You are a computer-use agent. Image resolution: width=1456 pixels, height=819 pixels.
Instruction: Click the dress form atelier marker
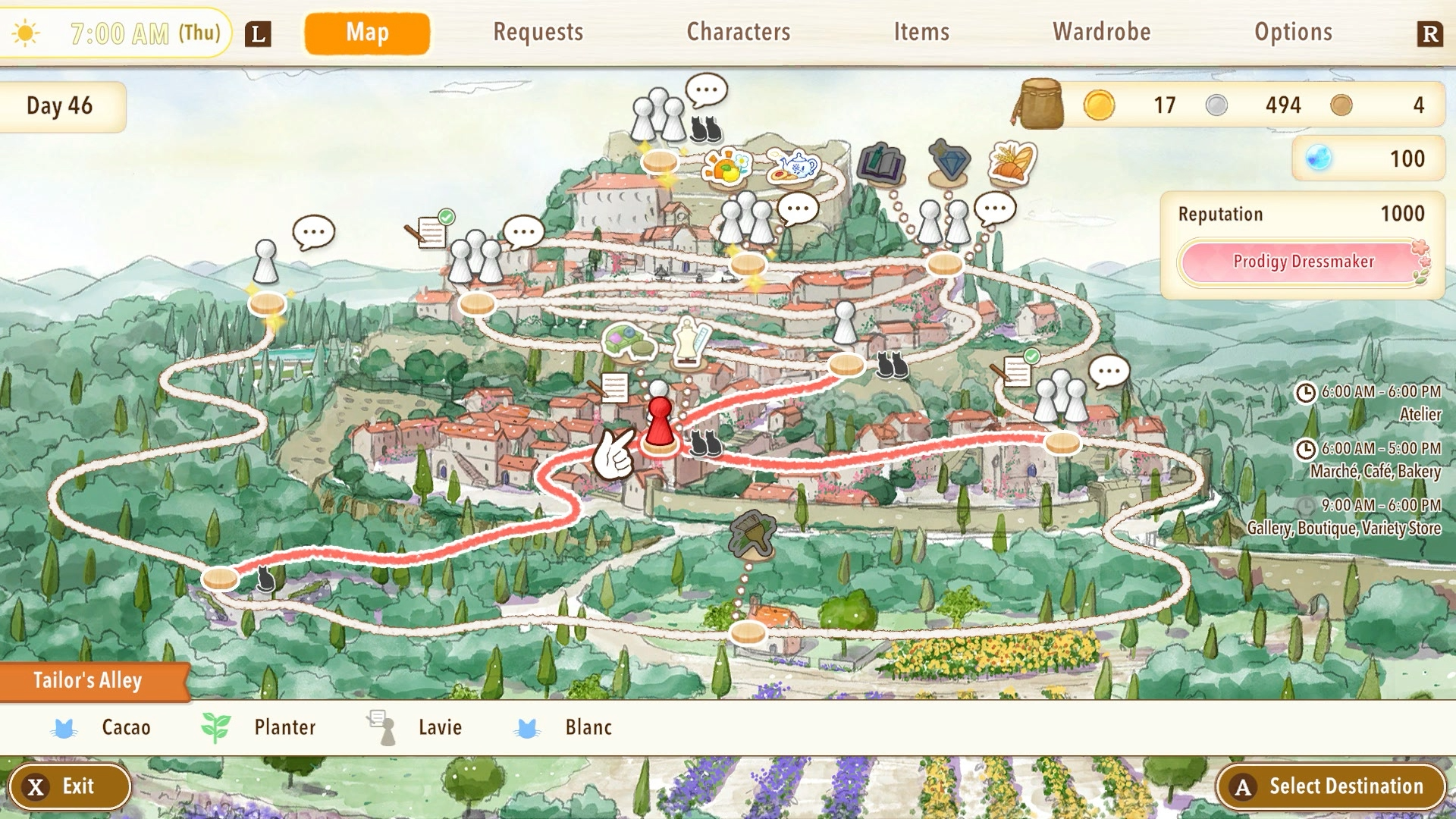coord(692,339)
